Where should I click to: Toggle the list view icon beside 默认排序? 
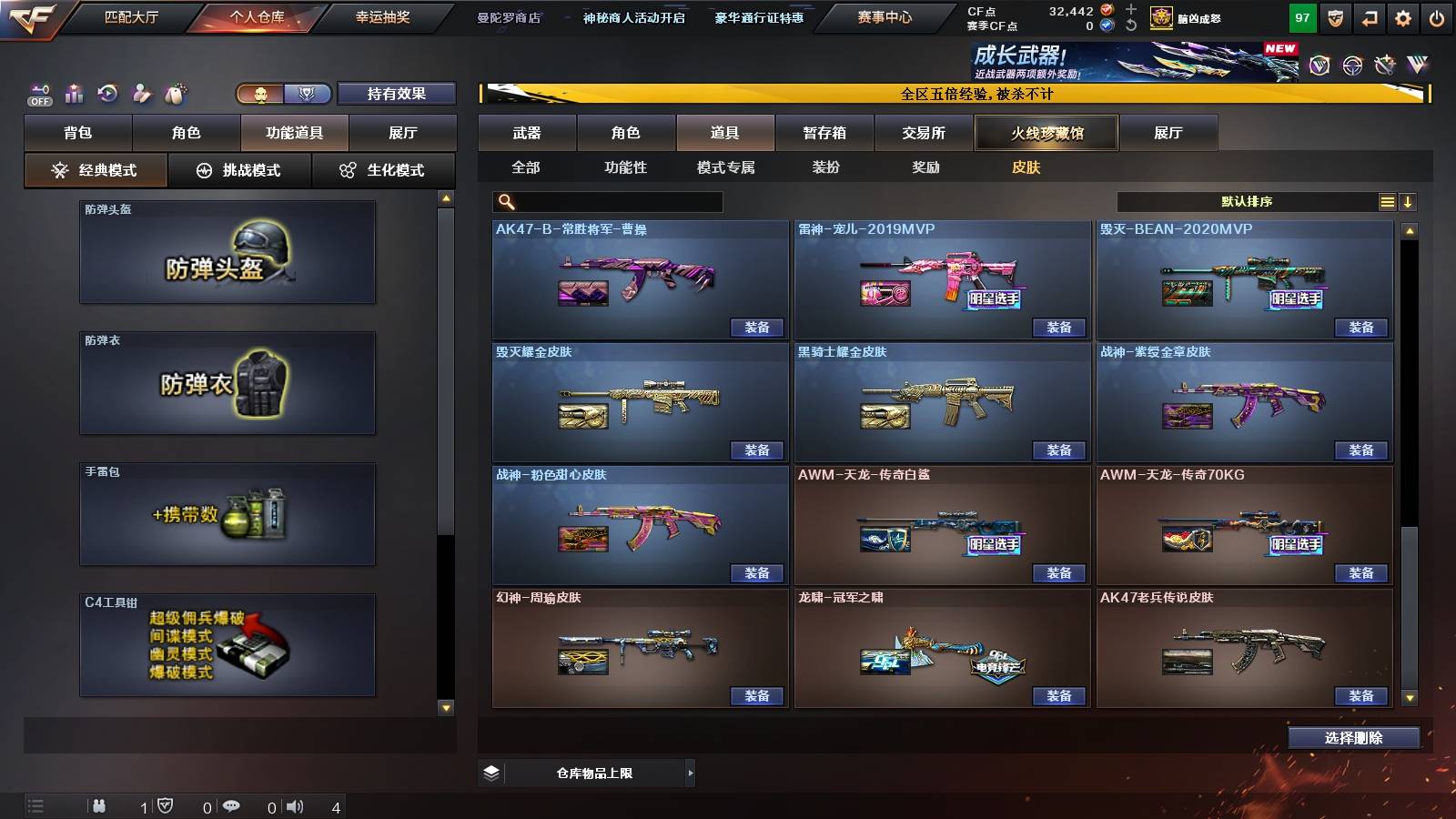coord(1386,201)
